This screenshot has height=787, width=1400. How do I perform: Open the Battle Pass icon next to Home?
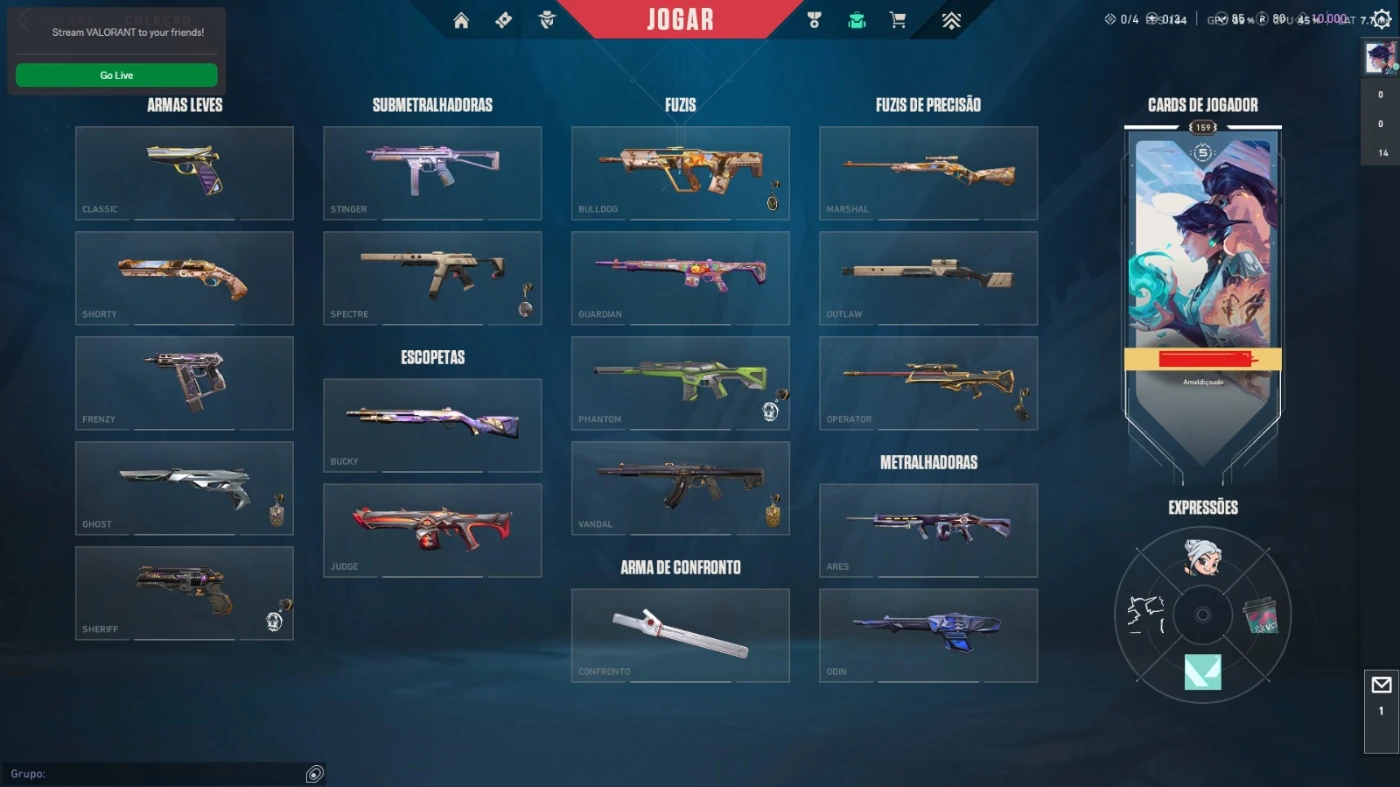point(503,19)
